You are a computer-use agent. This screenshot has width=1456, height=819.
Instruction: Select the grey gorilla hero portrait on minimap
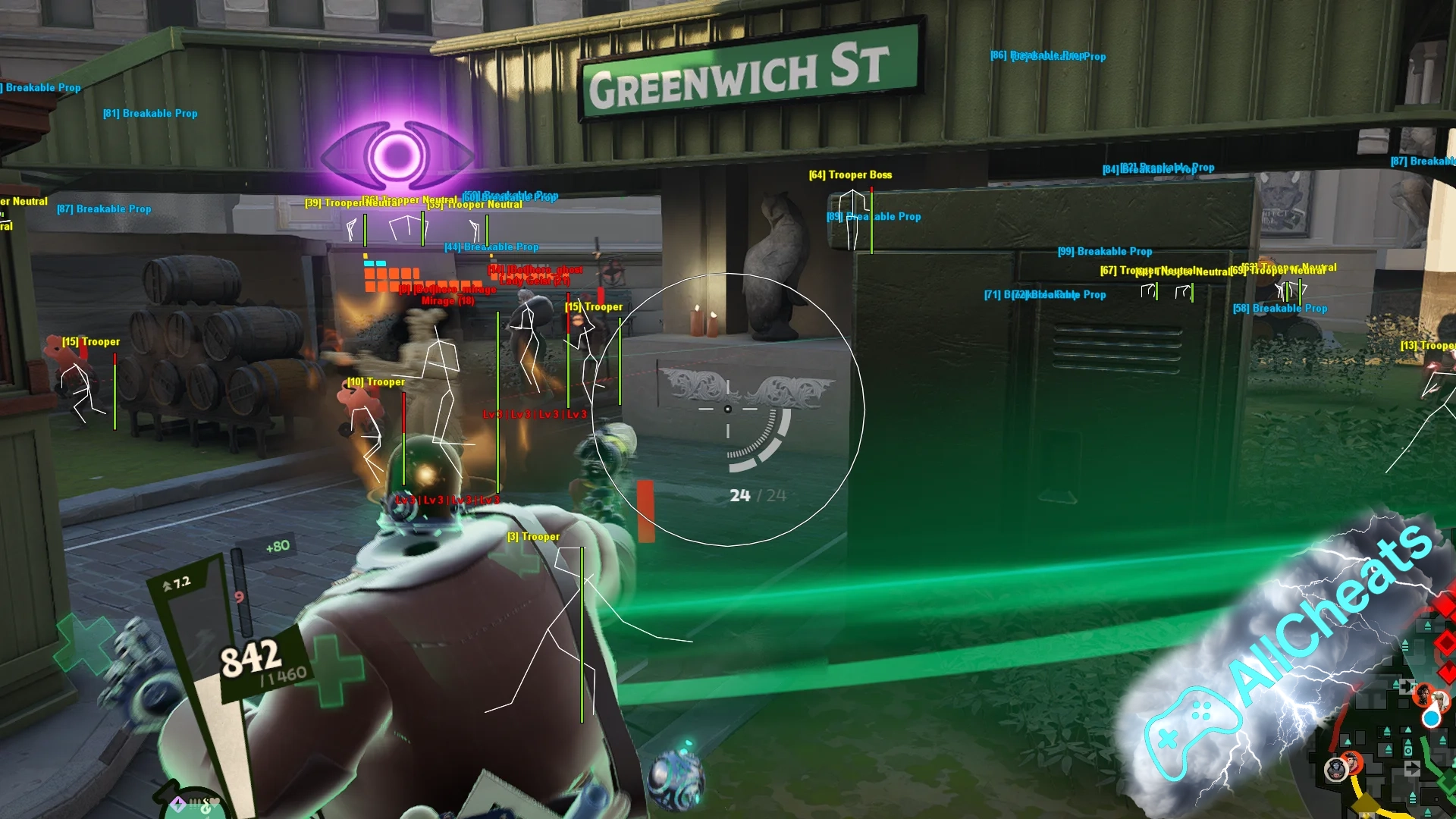click(1335, 770)
